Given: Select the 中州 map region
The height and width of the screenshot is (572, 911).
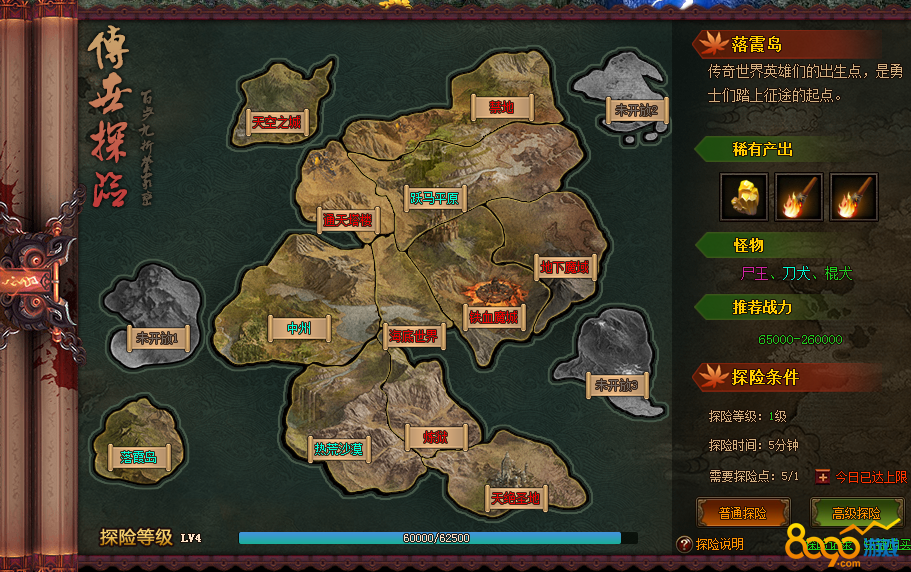Looking at the screenshot, I should point(300,327).
